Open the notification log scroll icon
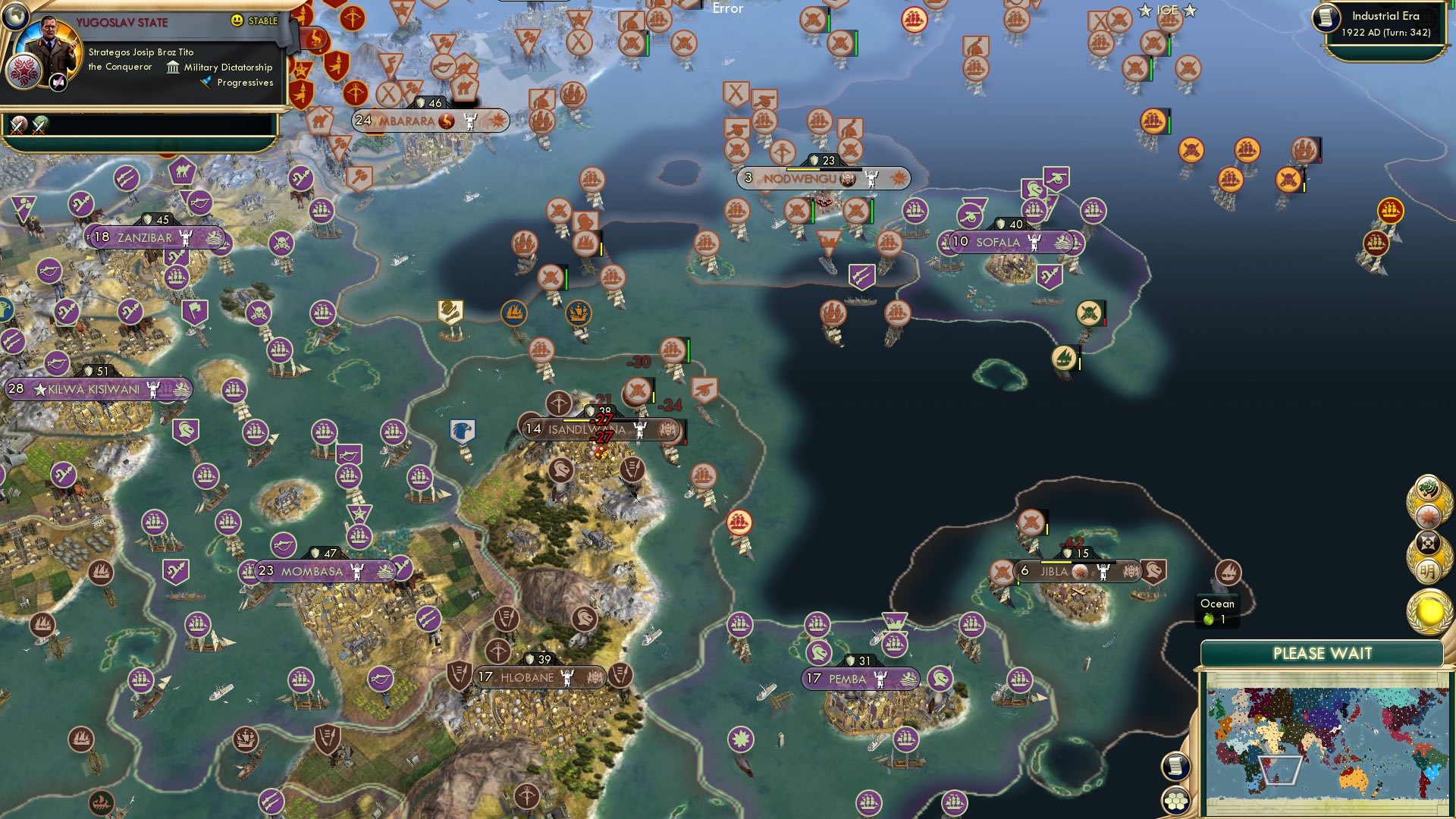This screenshot has width=1456, height=819. click(1175, 766)
